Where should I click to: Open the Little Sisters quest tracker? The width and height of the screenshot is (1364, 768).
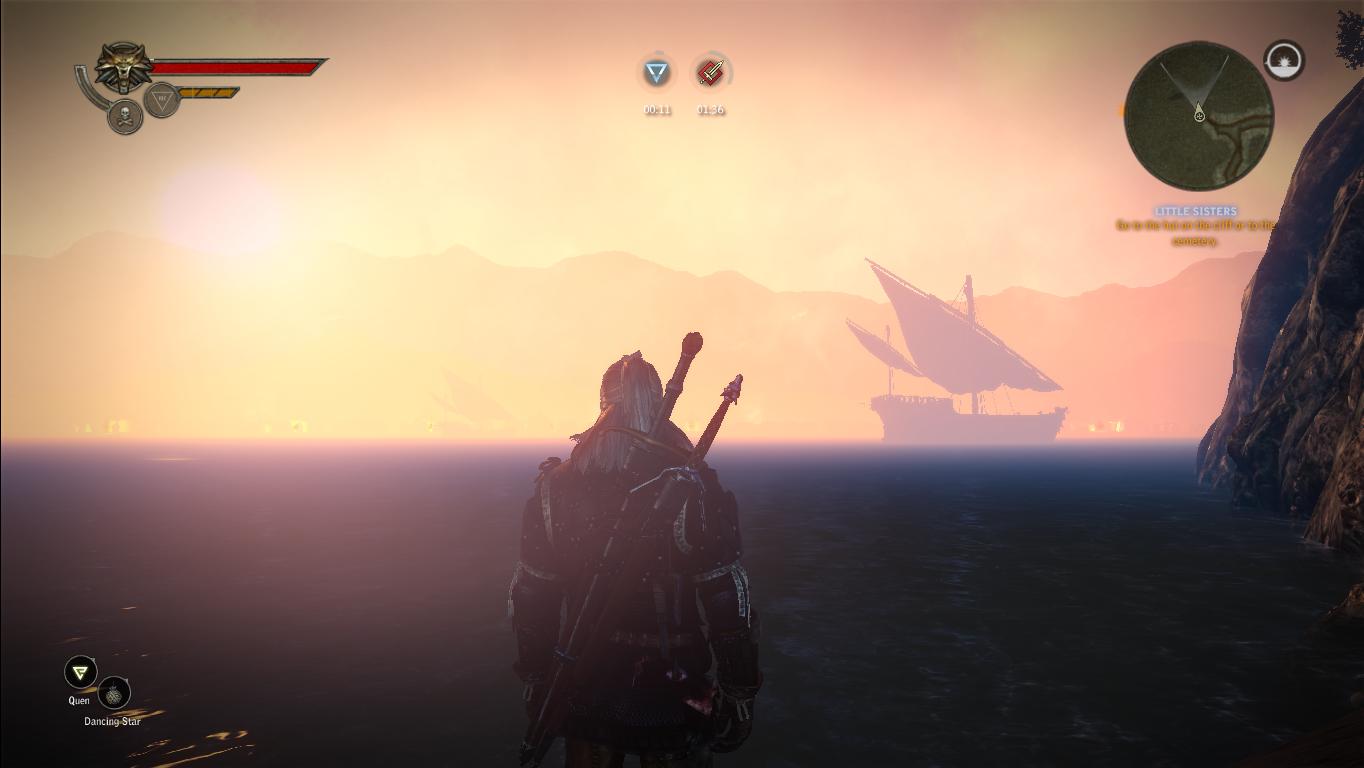pyautogui.click(x=1196, y=211)
